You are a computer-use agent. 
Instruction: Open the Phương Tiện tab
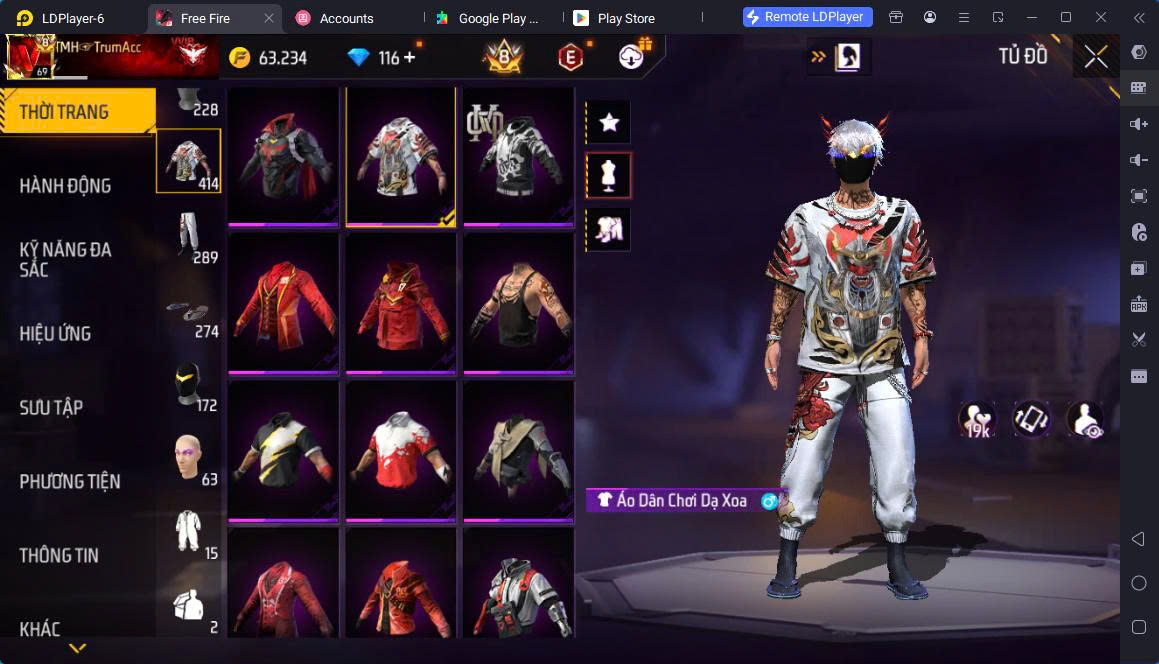click(70, 482)
